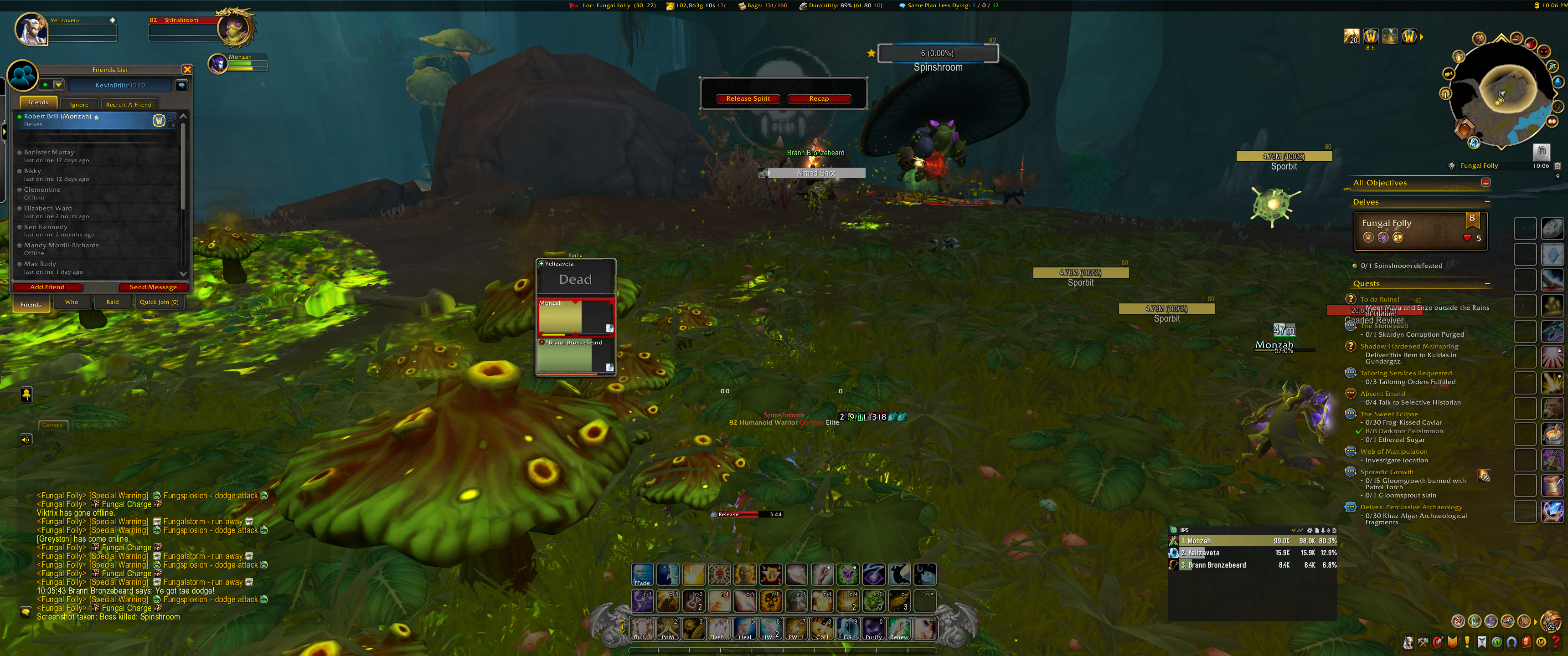Switch to the Ignore tab
The height and width of the screenshot is (656, 1568).
pos(79,105)
